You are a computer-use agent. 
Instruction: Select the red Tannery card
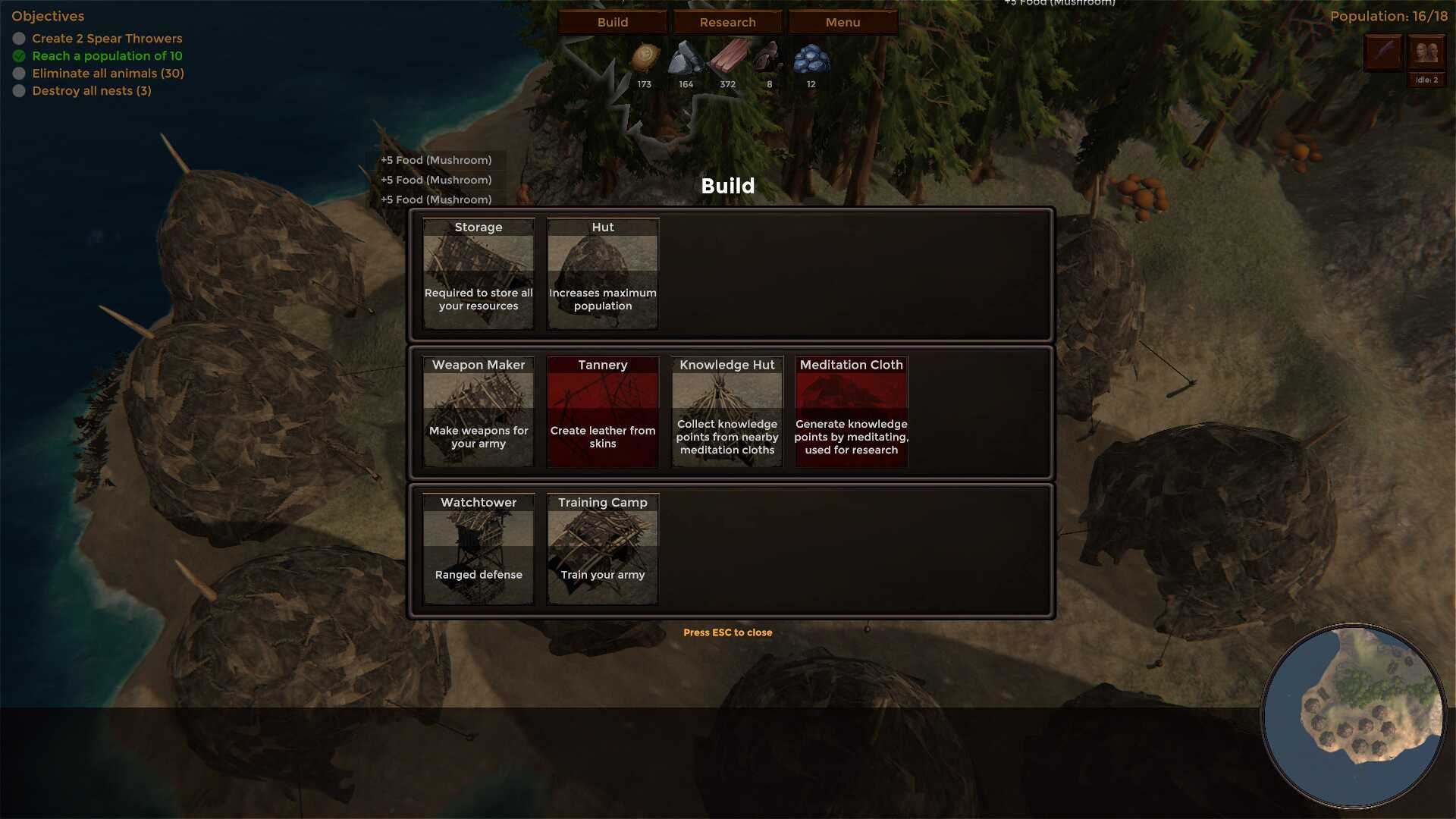click(603, 412)
